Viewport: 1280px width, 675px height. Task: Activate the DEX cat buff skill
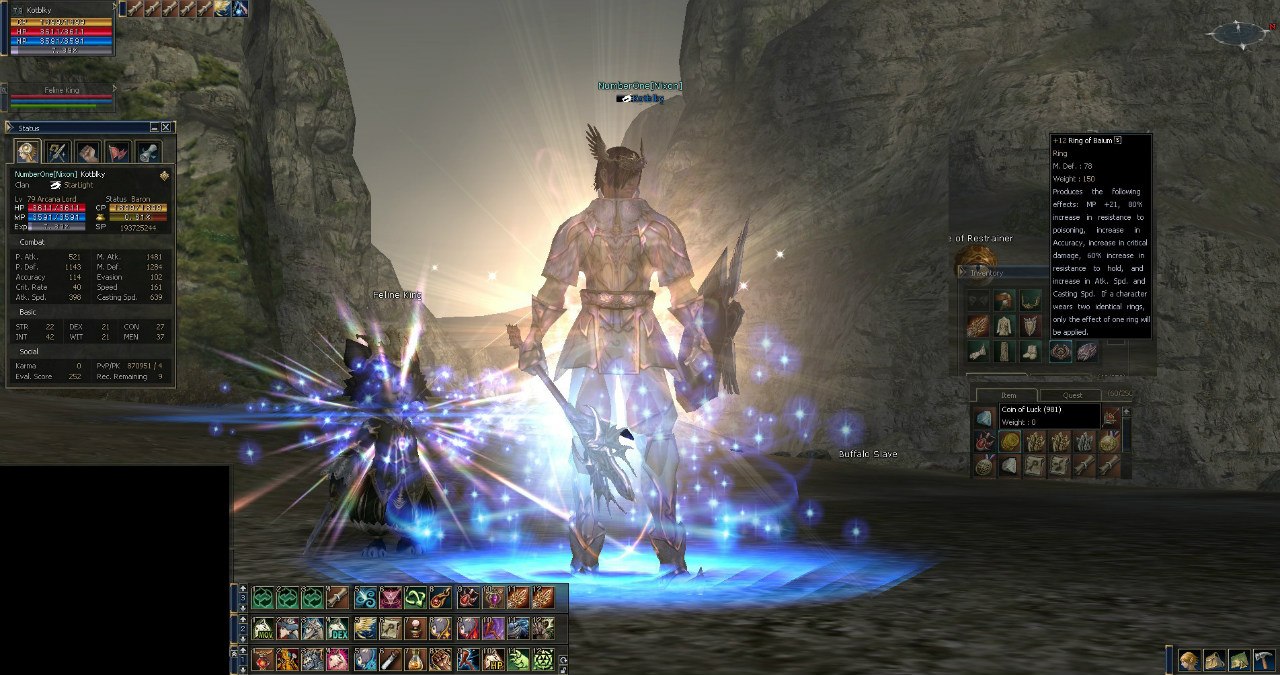pos(338,629)
